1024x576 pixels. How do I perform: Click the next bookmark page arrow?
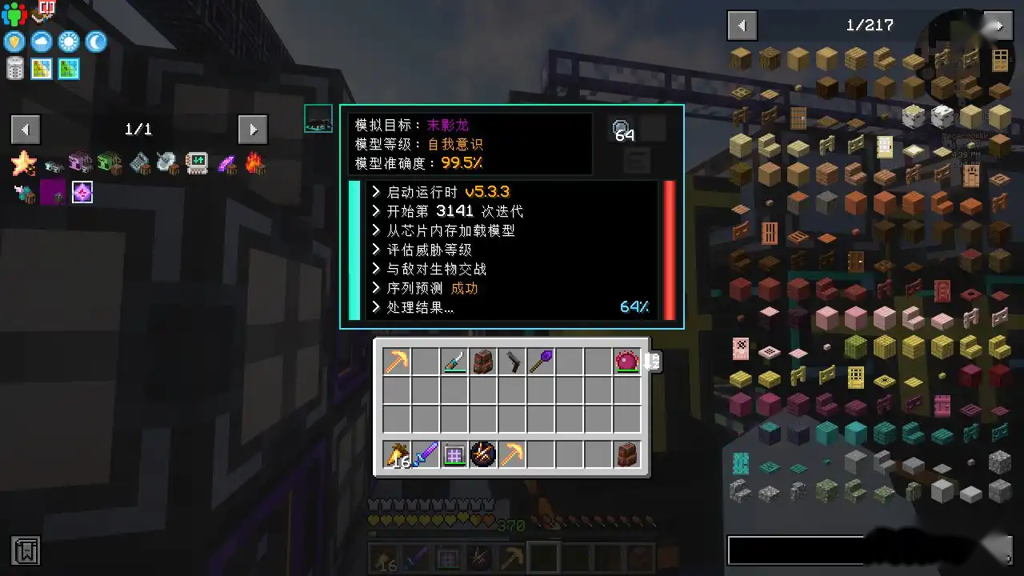pos(253,129)
